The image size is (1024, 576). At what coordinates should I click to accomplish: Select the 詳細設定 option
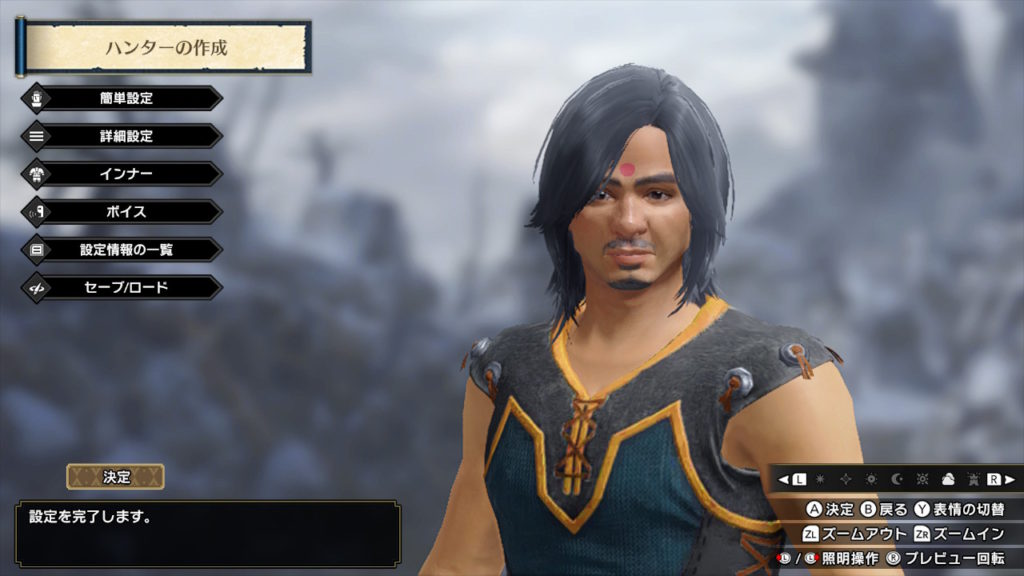coord(125,136)
